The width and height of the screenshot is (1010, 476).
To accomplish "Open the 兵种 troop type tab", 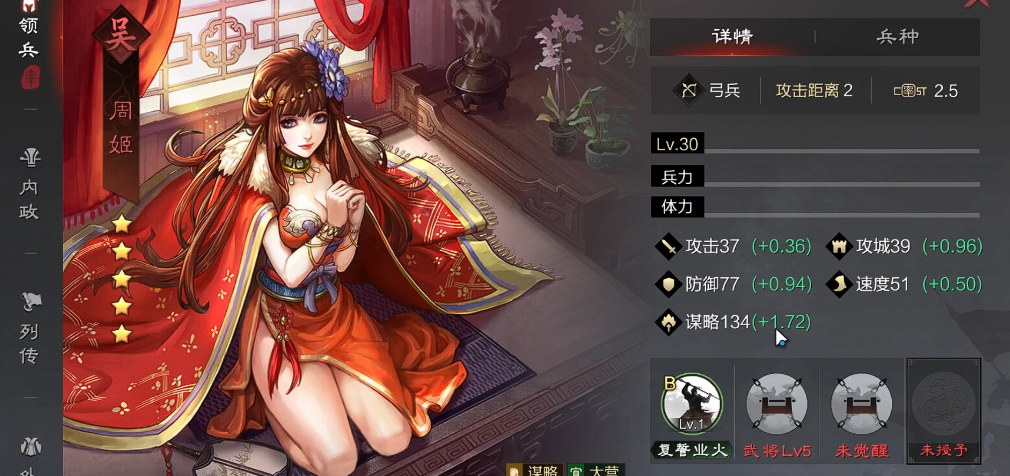I will click(x=897, y=37).
